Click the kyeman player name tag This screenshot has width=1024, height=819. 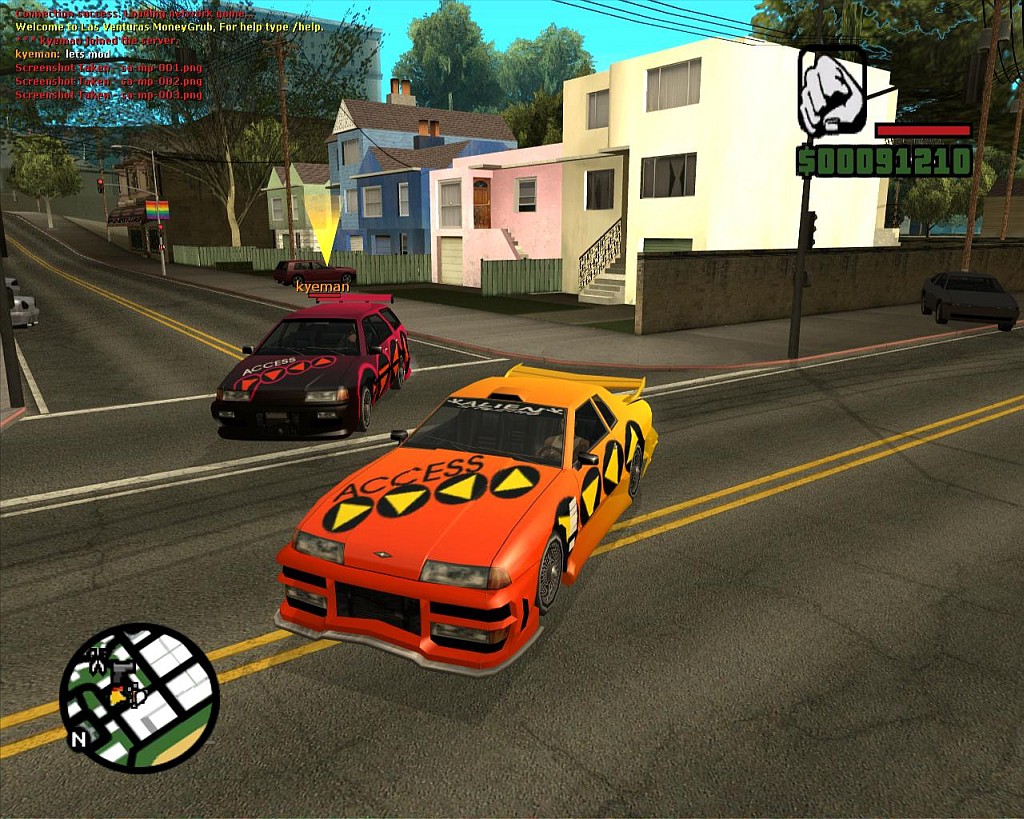tap(322, 287)
